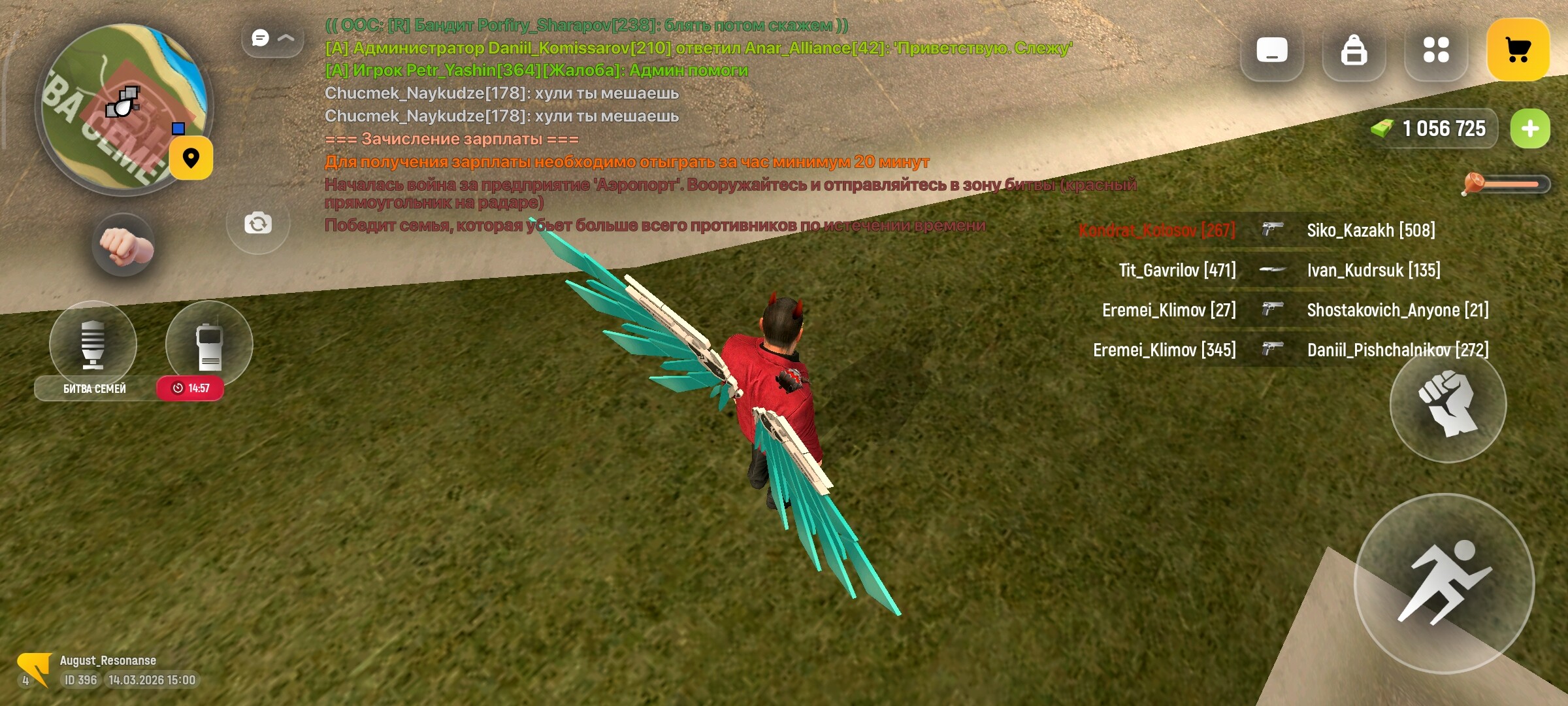Tap the keyboard chat input icon

coord(1271,50)
